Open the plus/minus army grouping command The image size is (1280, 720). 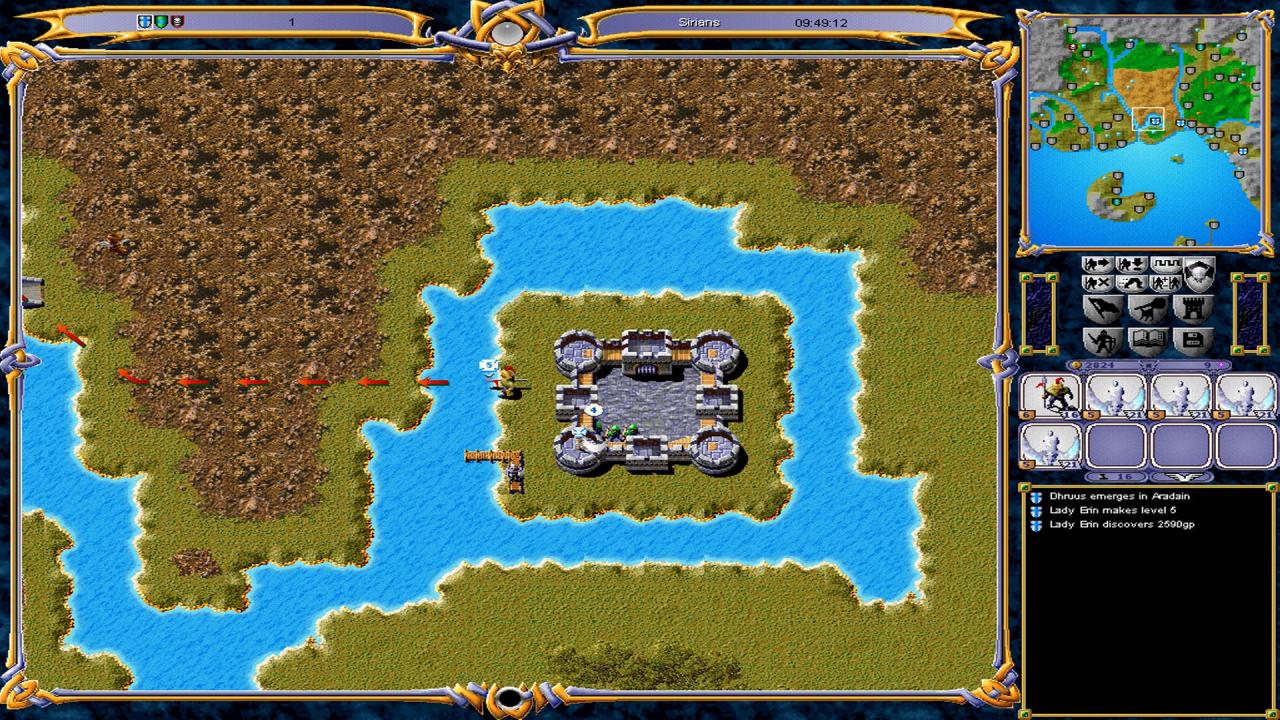click(x=1166, y=284)
